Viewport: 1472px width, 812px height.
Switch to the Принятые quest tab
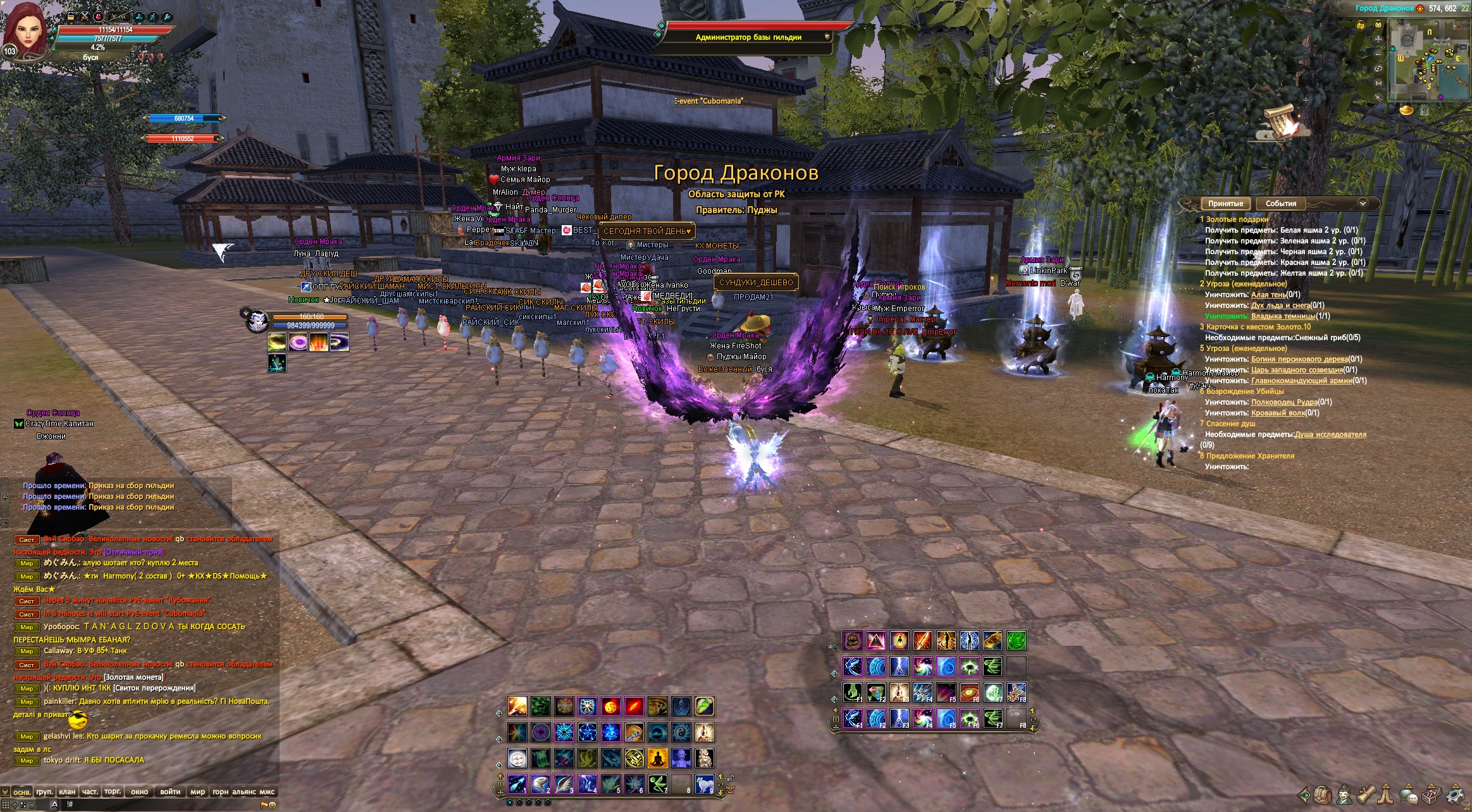[1225, 204]
